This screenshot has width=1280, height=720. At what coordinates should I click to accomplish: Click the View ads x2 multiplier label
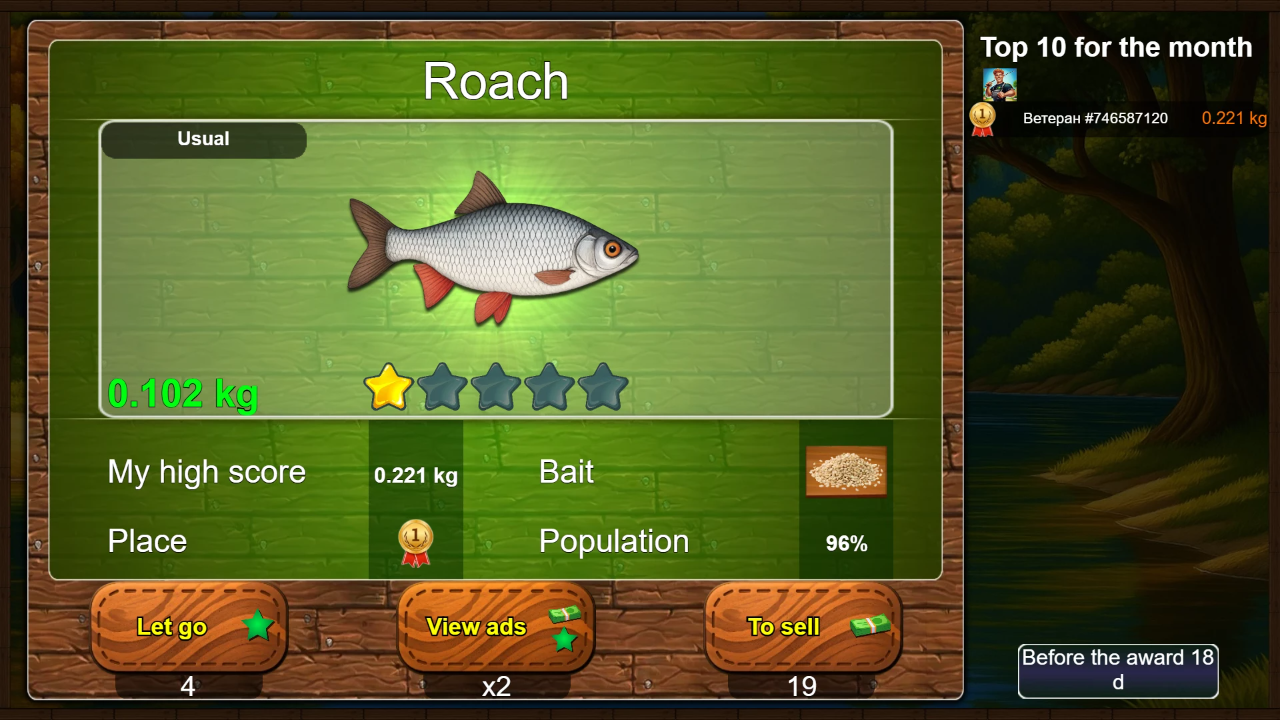click(495, 686)
